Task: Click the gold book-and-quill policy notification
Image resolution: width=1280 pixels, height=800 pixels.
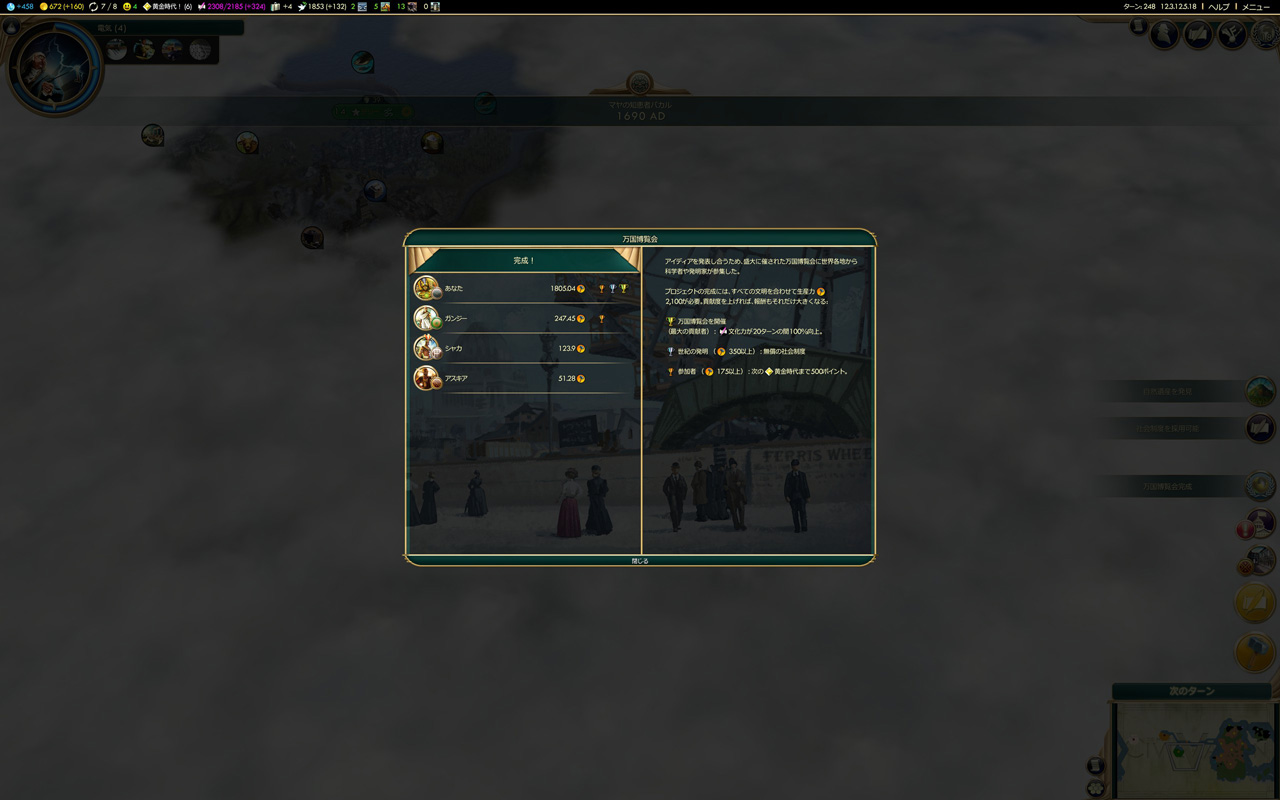Action: (1256, 602)
